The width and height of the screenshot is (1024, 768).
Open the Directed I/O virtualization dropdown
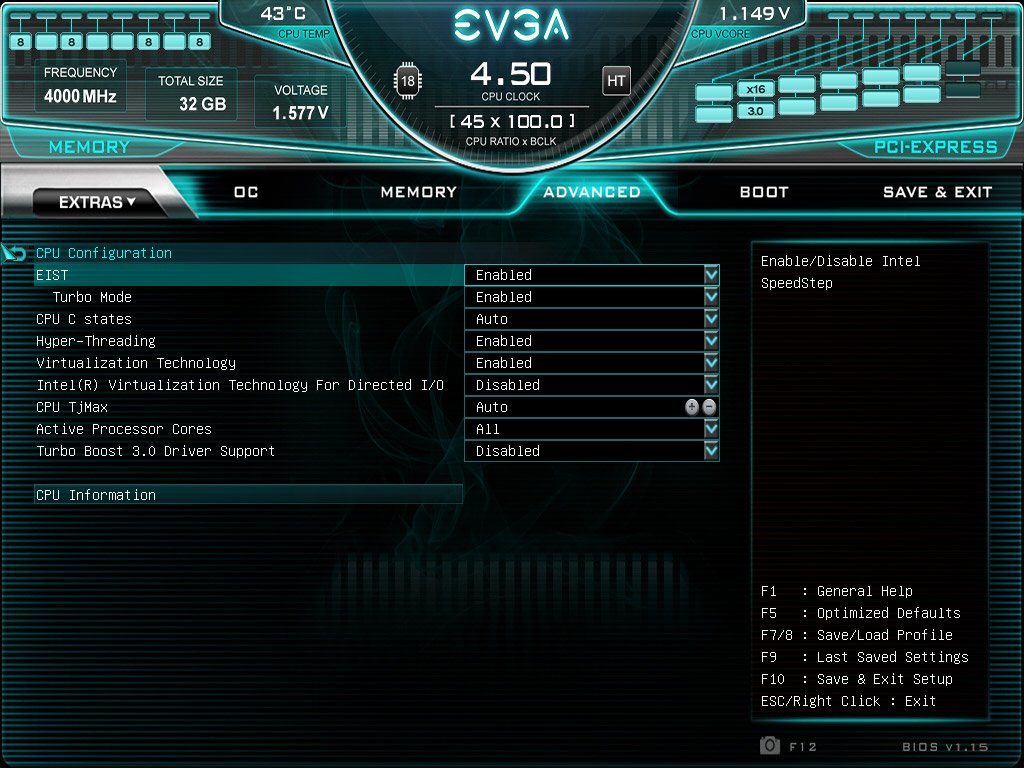coord(711,385)
